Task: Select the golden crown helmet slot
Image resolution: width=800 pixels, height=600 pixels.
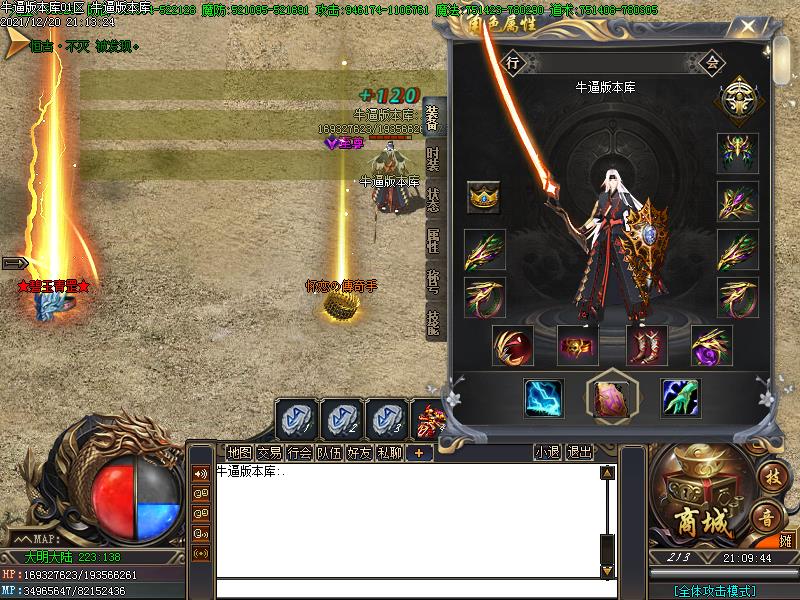Action: pos(484,198)
